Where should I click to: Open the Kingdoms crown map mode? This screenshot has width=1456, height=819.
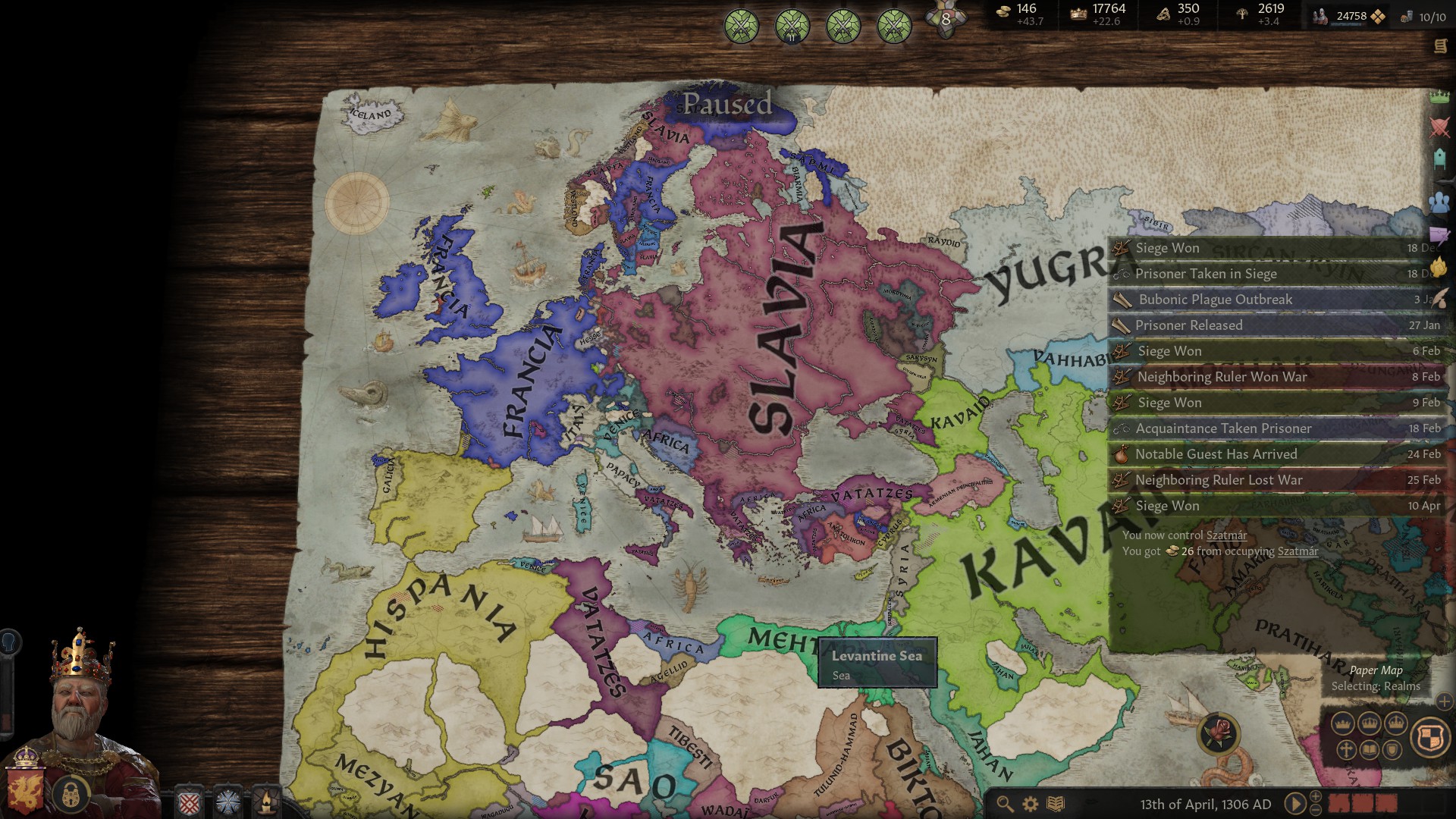coord(1395,722)
